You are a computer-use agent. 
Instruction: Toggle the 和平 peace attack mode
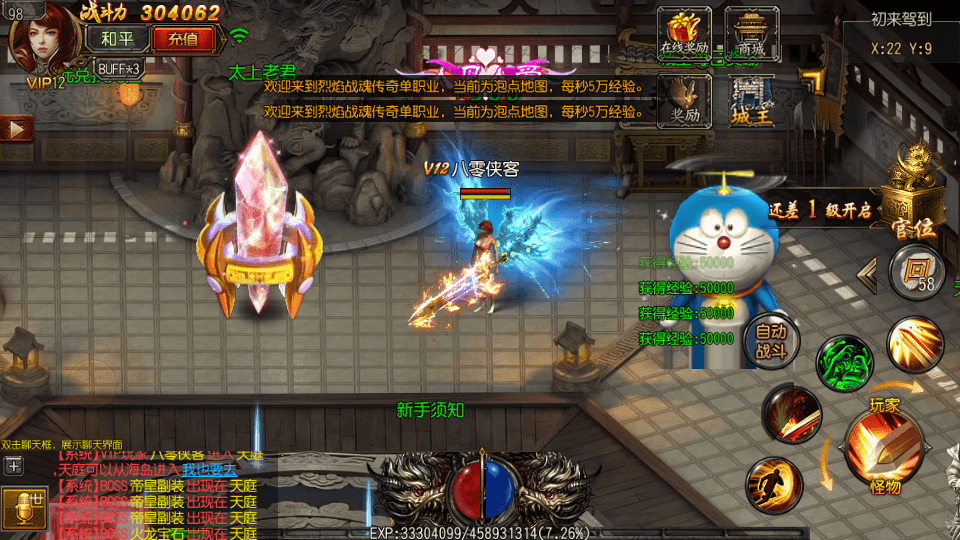(118, 39)
